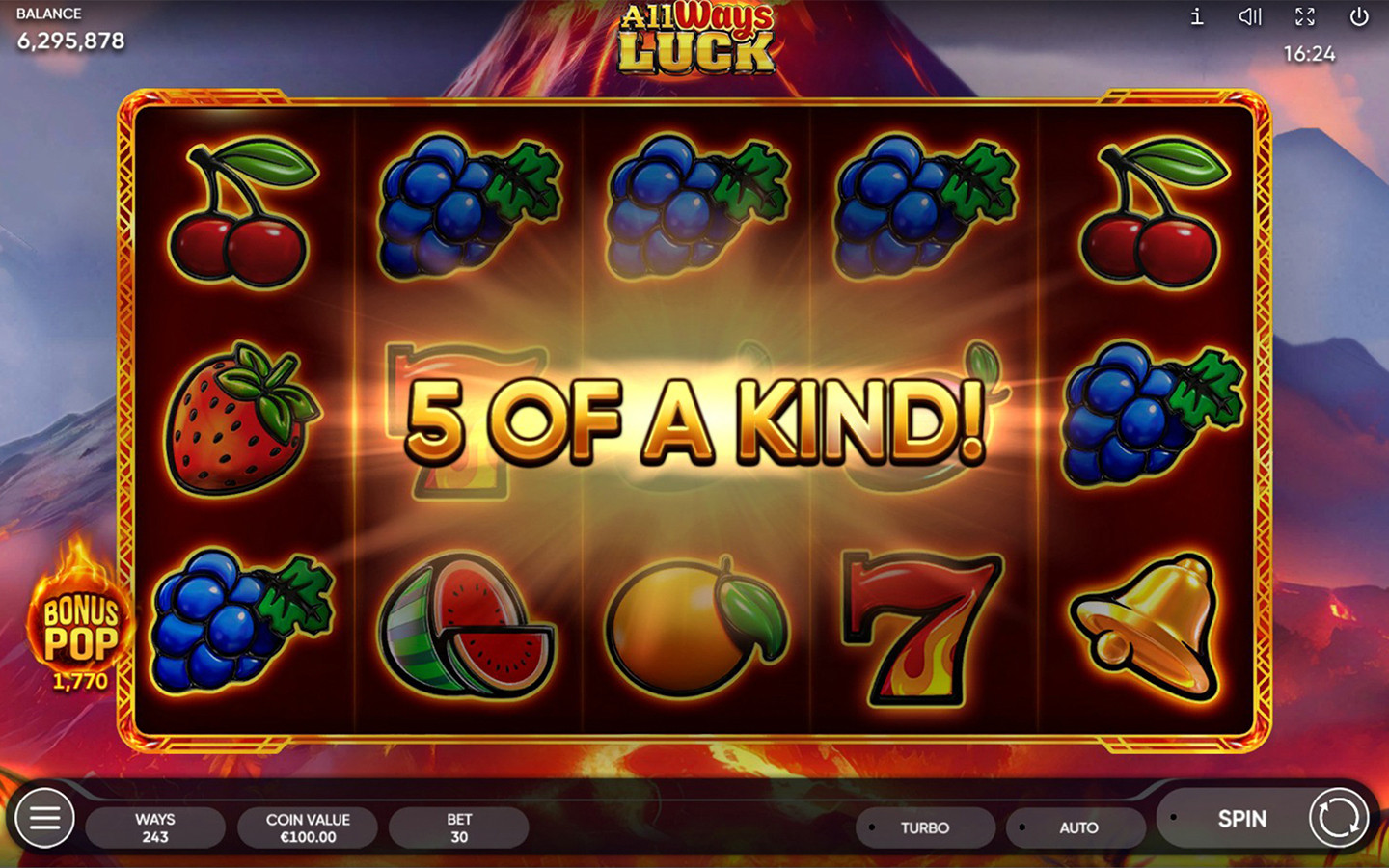The height and width of the screenshot is (868, 1389).
Task: Toggle Turbo mode
Action: point(924,827)
